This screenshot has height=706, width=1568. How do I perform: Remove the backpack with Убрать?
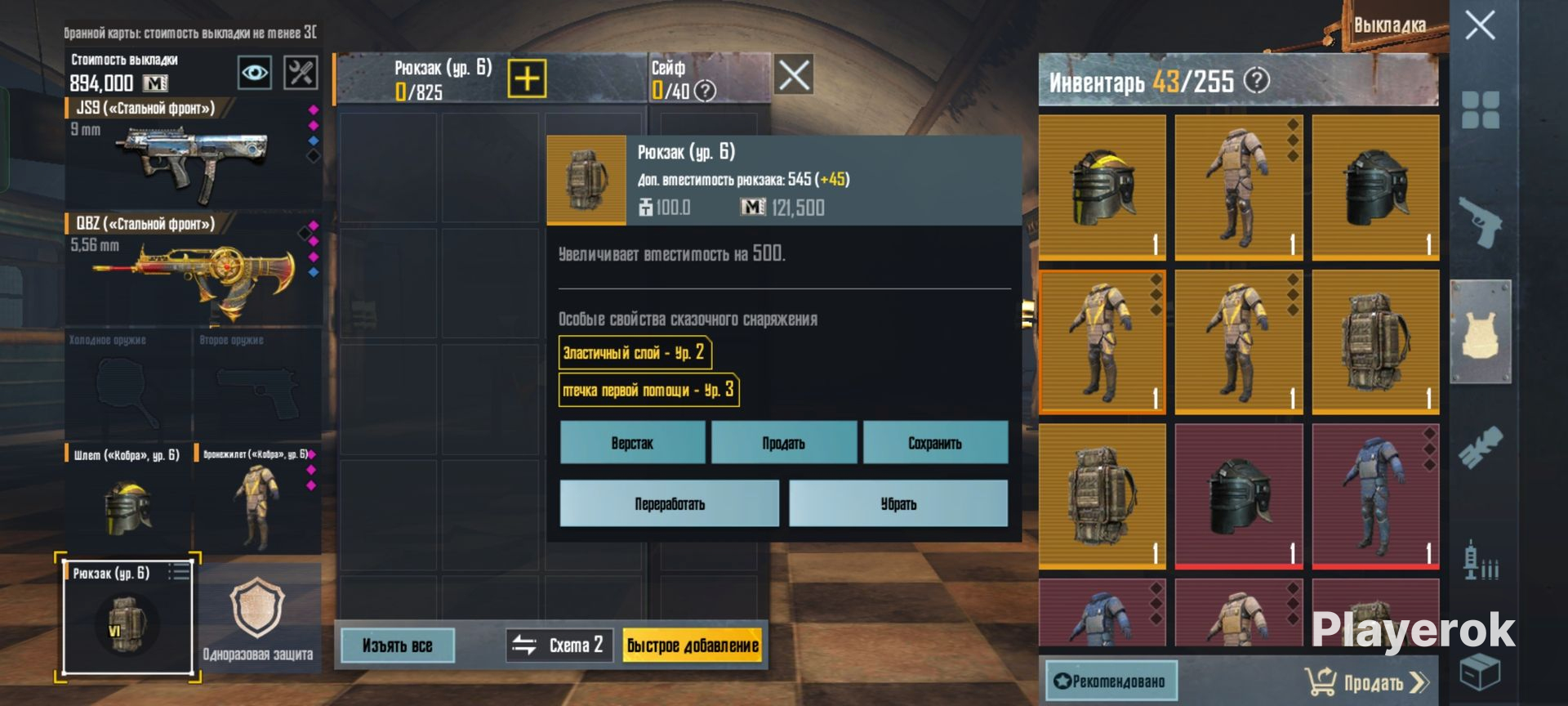(x=898, y=503)
